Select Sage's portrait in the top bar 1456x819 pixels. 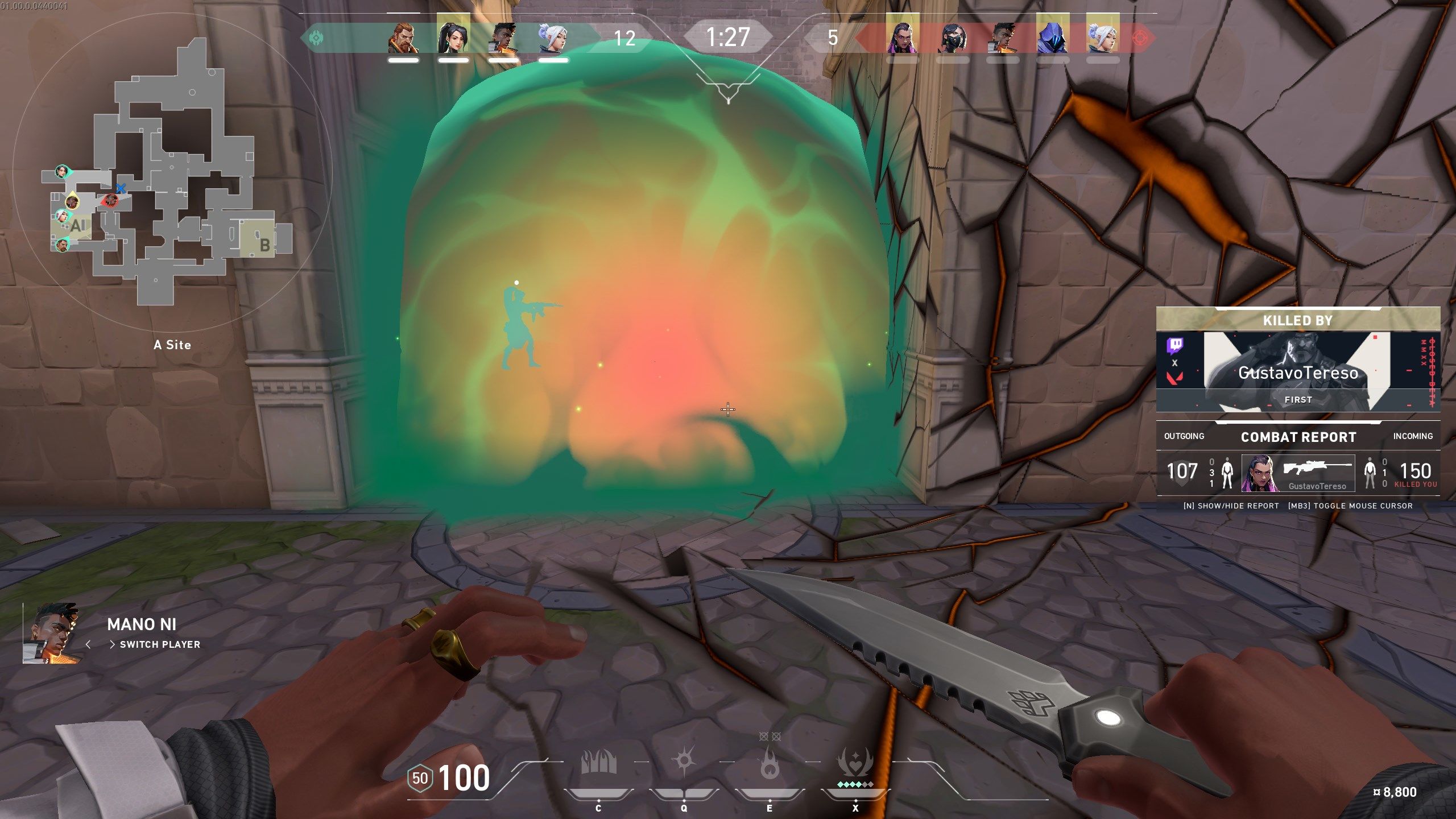[x=453, y=38]
